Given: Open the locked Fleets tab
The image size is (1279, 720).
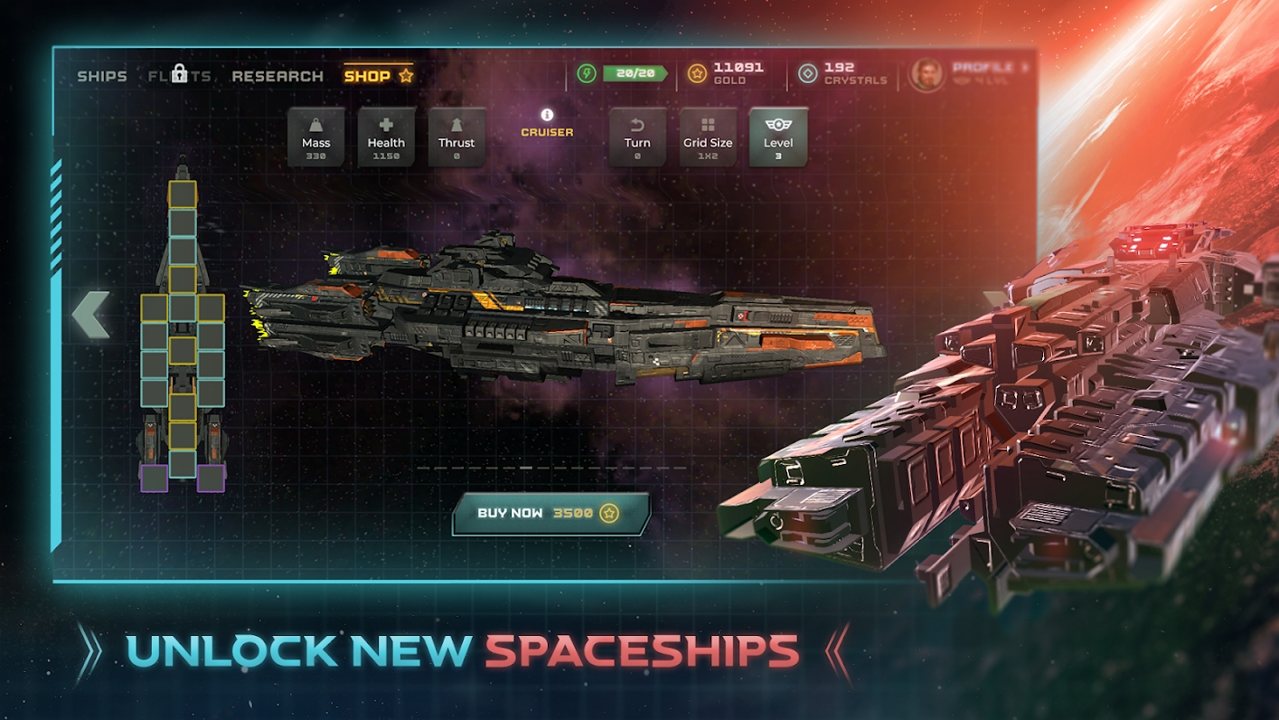Looking at the screenshot, I should tap(180, 76).
